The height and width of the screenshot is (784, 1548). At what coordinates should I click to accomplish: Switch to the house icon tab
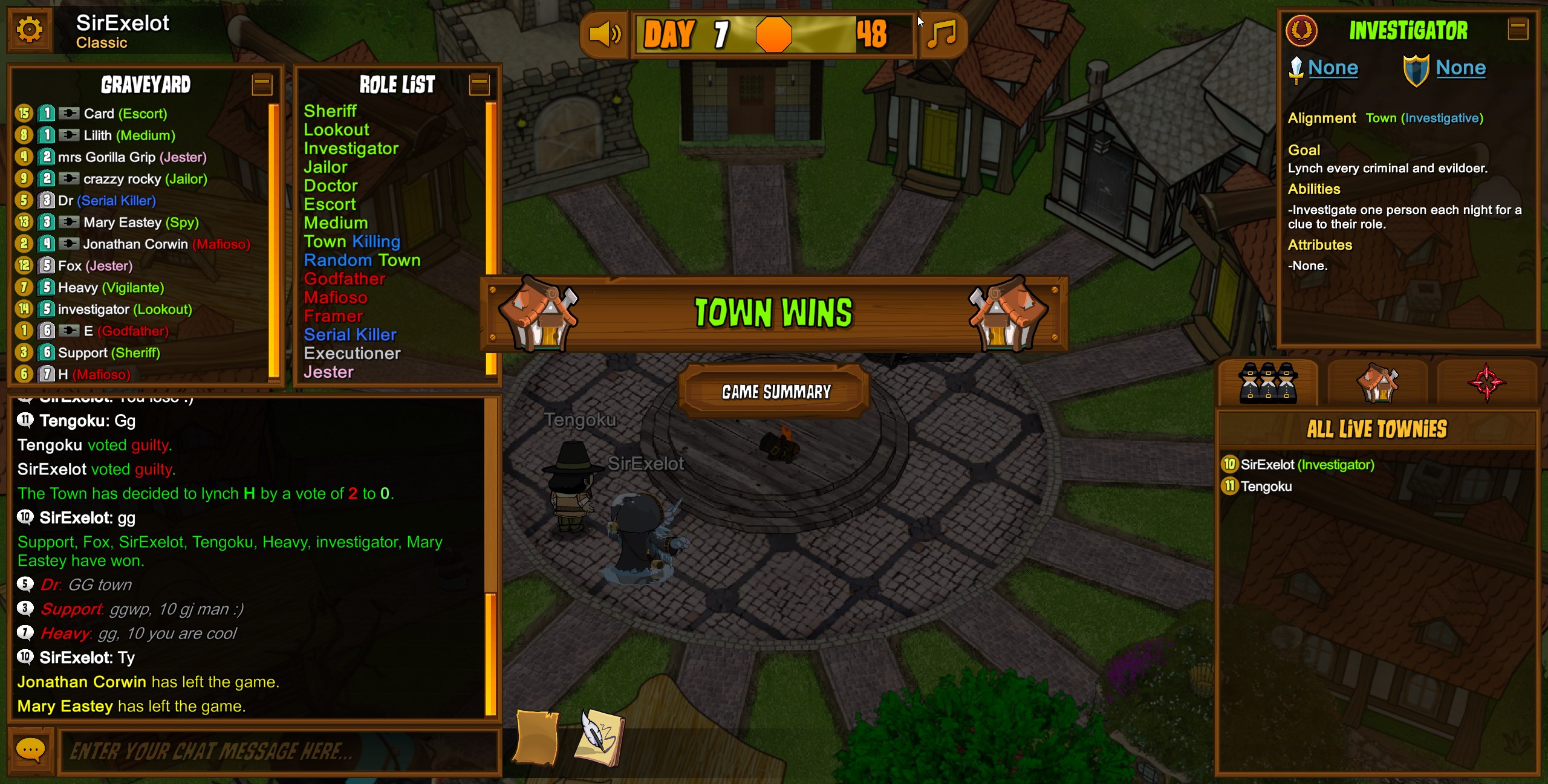pyautogui.click(x=1377, y=383)
